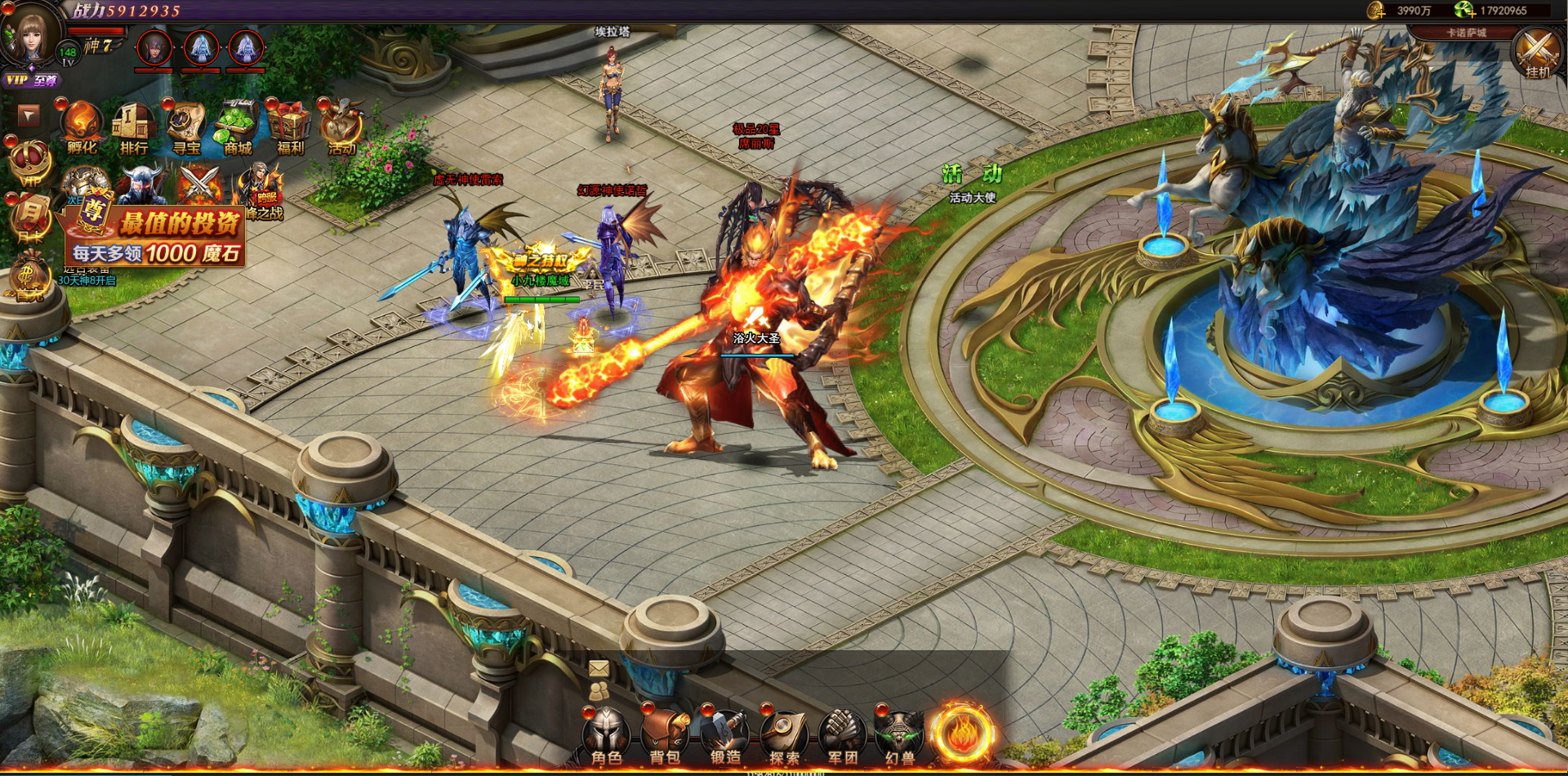Open the 商城 gem shop
The width and height of the screenshot is (1568, 776).
[238, 127]
